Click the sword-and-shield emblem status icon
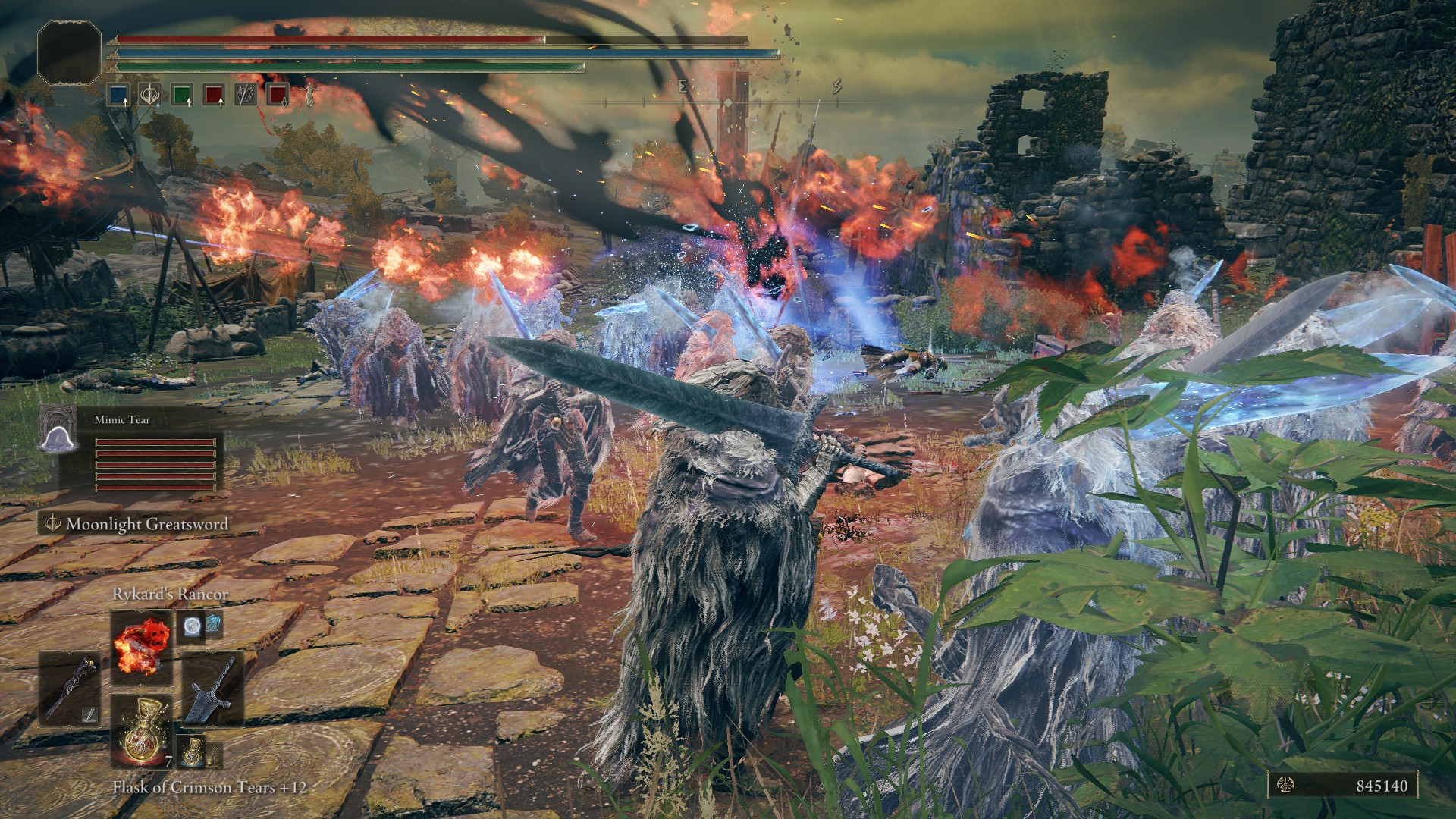This screenshot has width=1456, height=819. click(x=149, y=95)
